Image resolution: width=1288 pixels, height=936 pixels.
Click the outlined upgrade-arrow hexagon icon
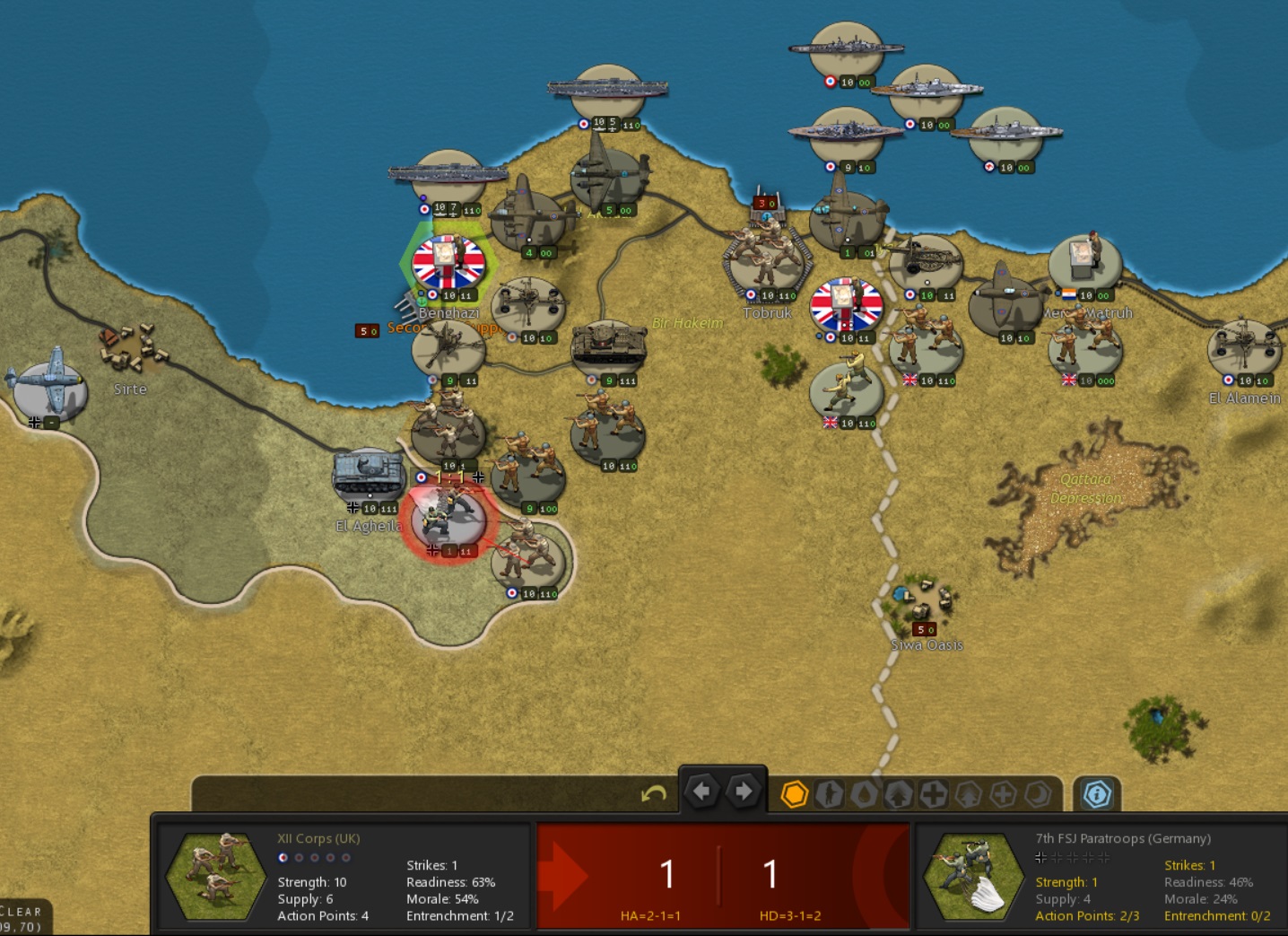click(969, 794)
